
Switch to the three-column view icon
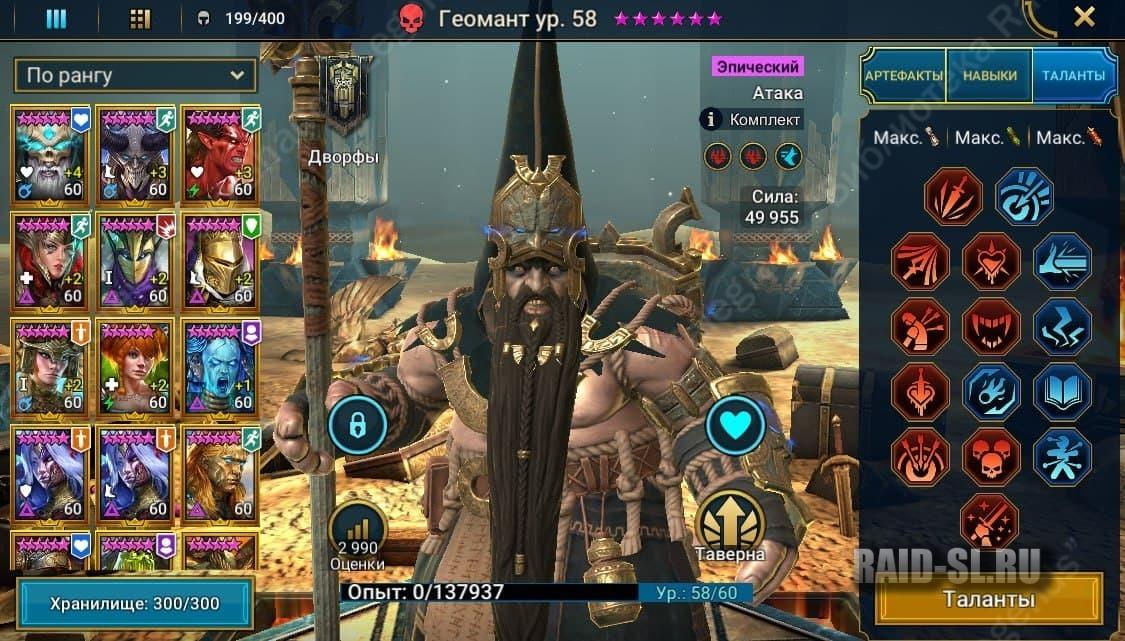(x=56, y=19)
